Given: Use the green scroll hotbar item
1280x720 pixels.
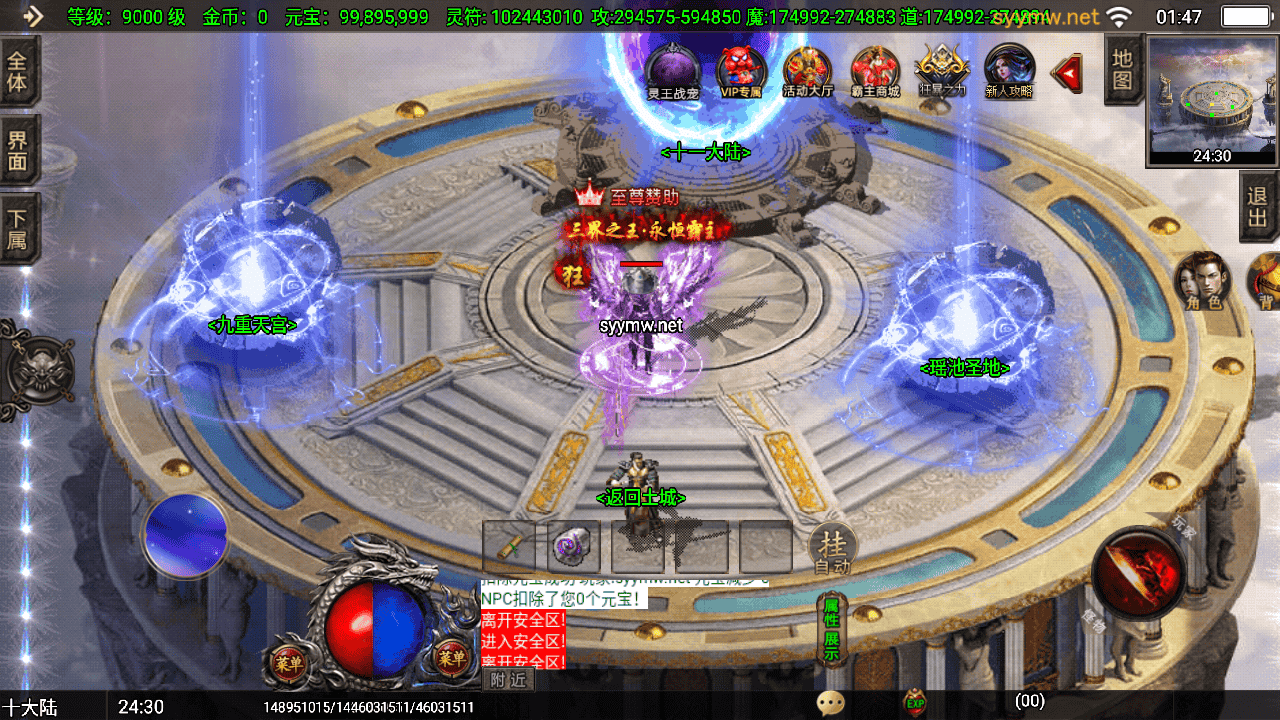Looking at the screenshot, I should click(509, 547).
